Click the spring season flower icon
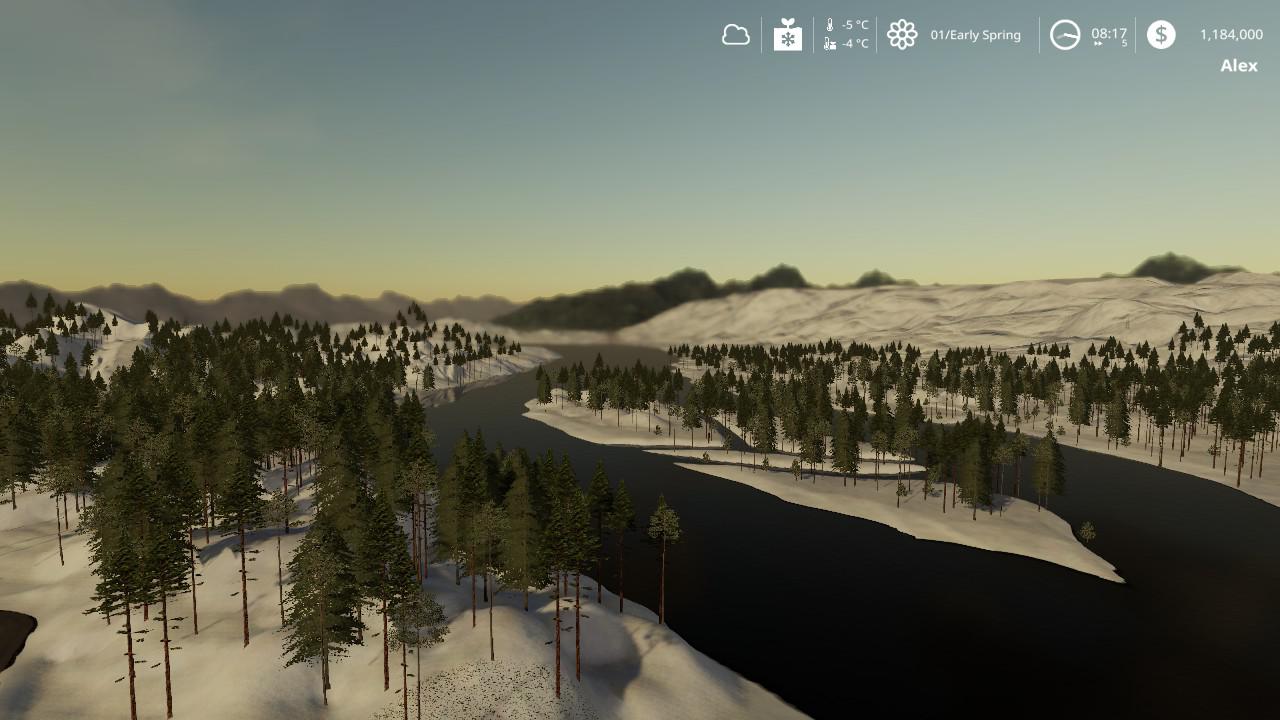 tap(902, 35)
